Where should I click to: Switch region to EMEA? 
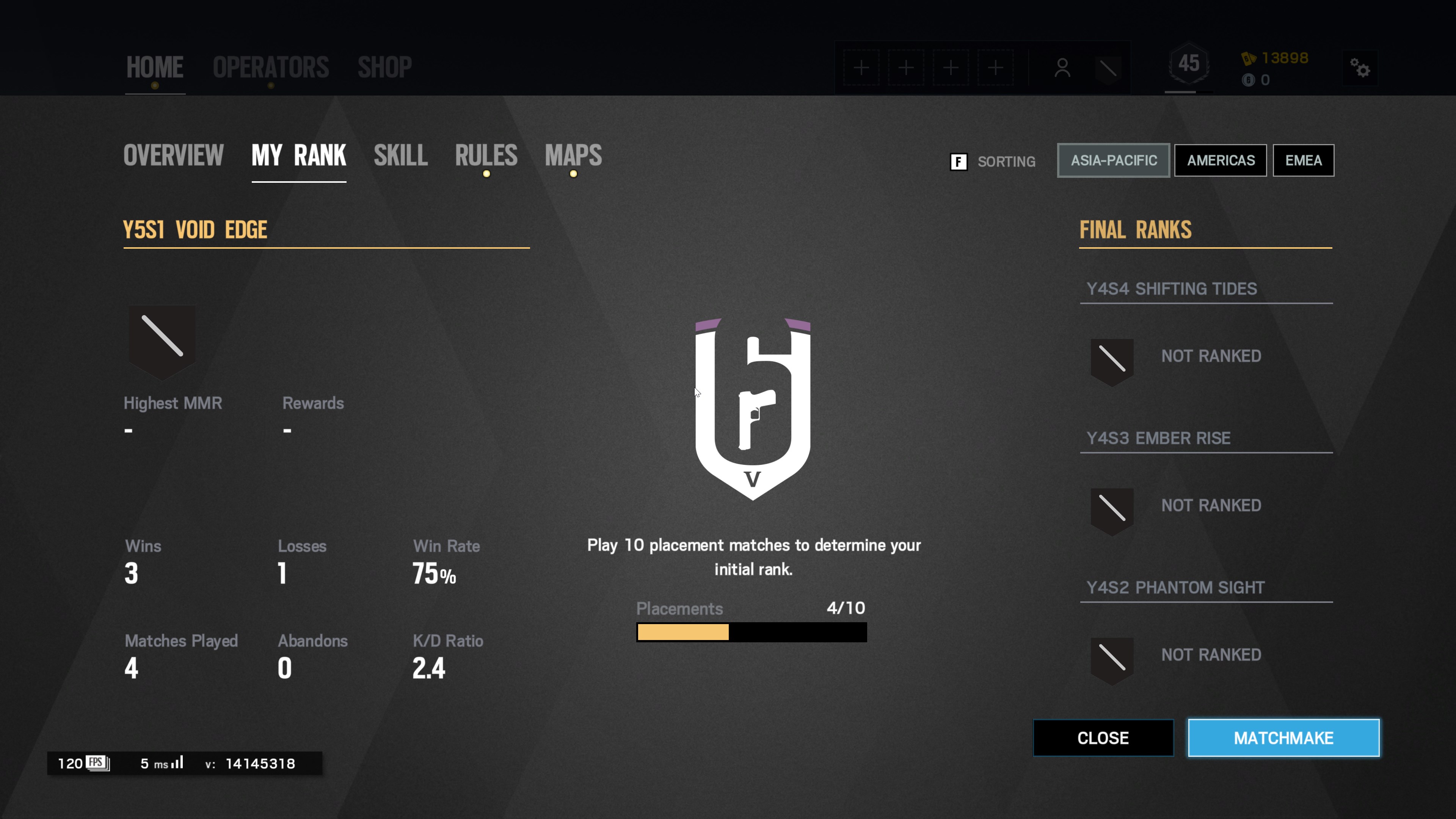click(1303, 160)
